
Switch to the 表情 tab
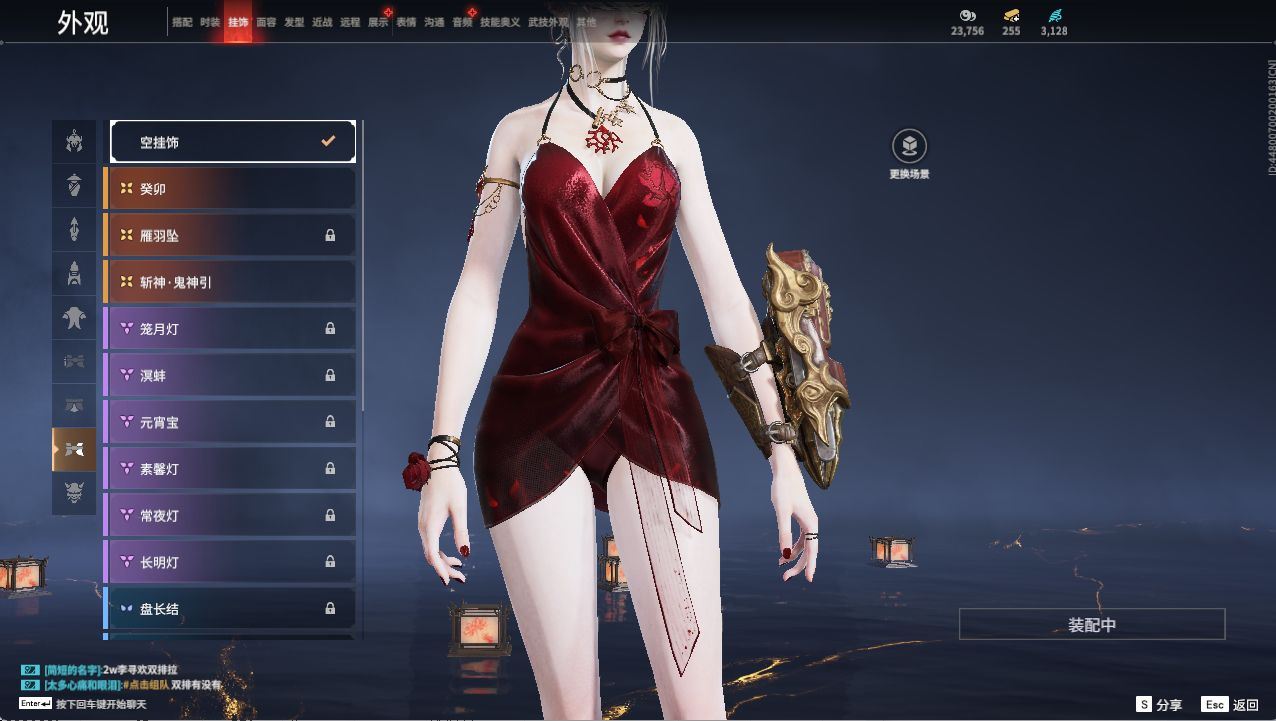click(406, 22)
